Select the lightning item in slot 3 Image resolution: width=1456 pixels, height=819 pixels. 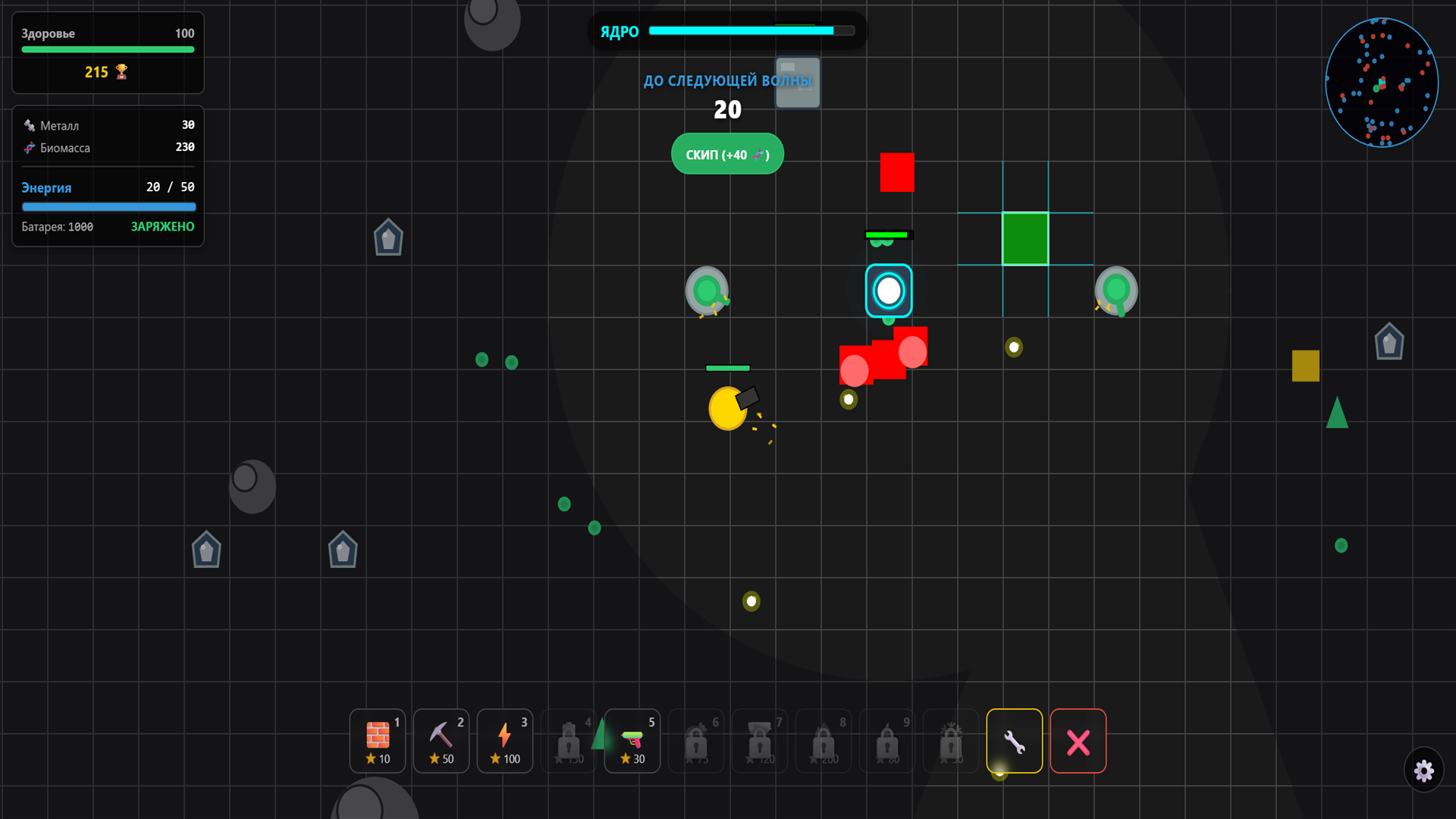[504, 741]
